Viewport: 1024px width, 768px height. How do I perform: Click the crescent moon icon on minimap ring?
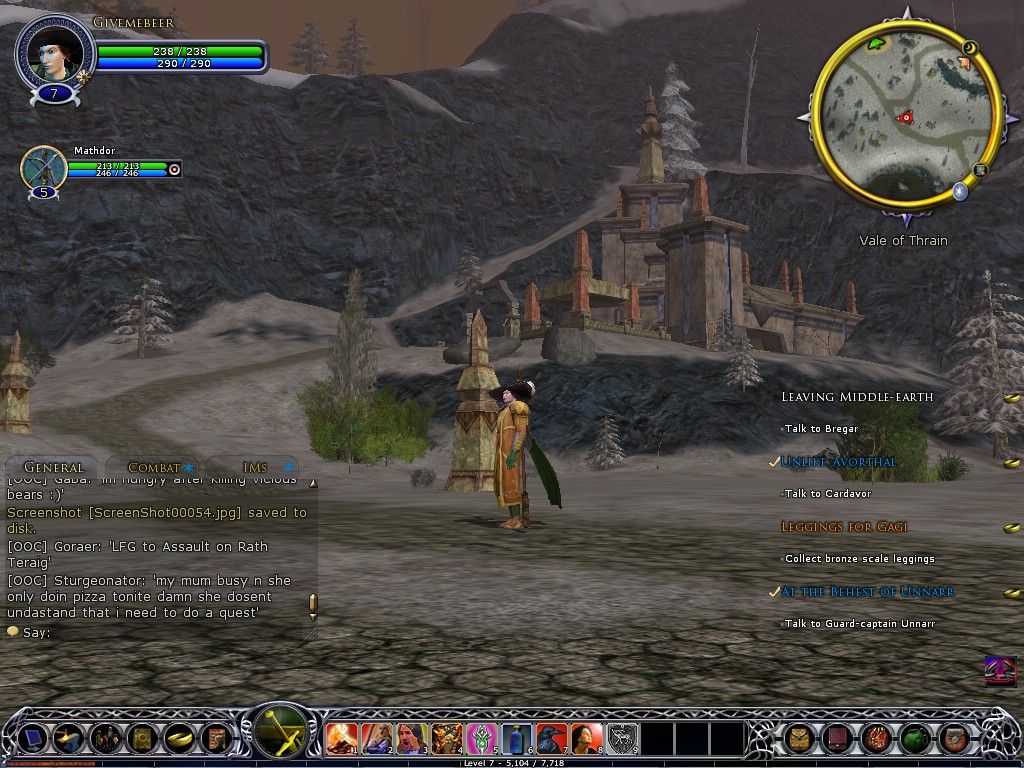968,47
